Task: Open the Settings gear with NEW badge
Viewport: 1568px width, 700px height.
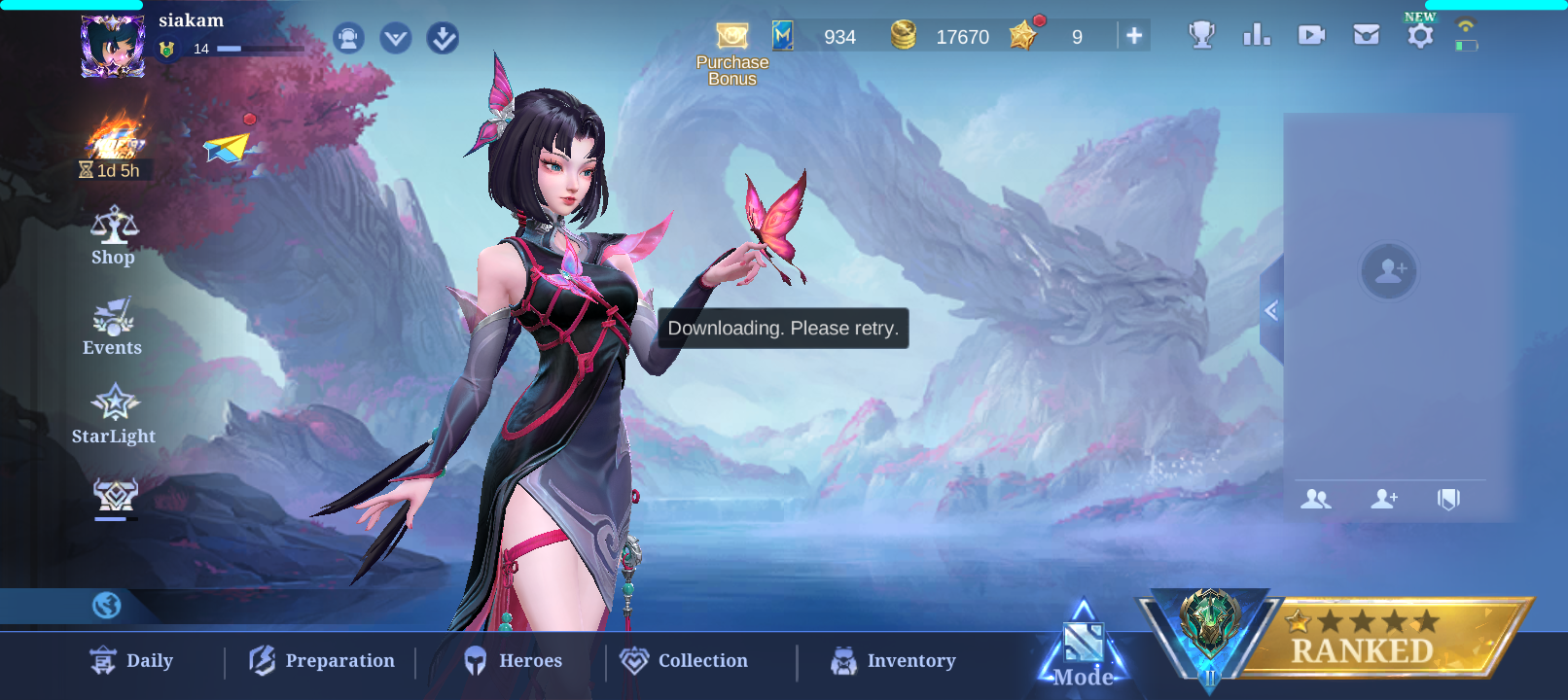Action: click(1420, 34)
